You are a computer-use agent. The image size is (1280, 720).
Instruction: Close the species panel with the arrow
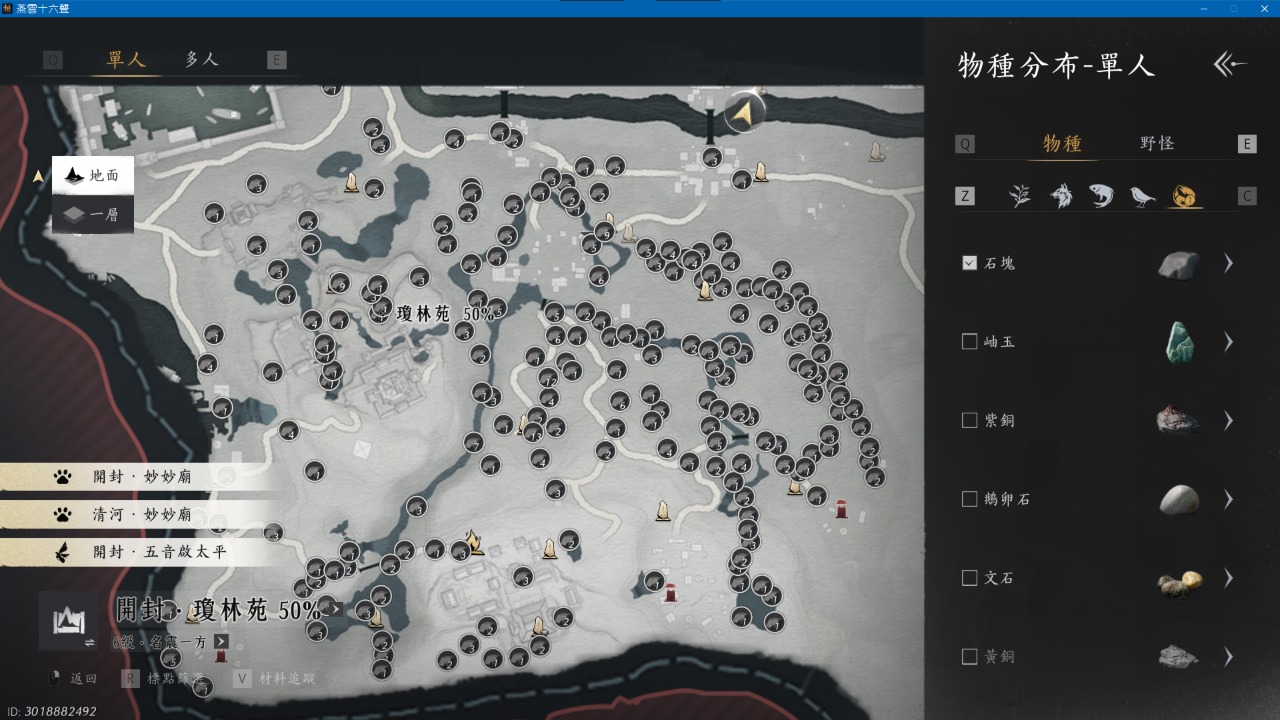click(1230, 65)
